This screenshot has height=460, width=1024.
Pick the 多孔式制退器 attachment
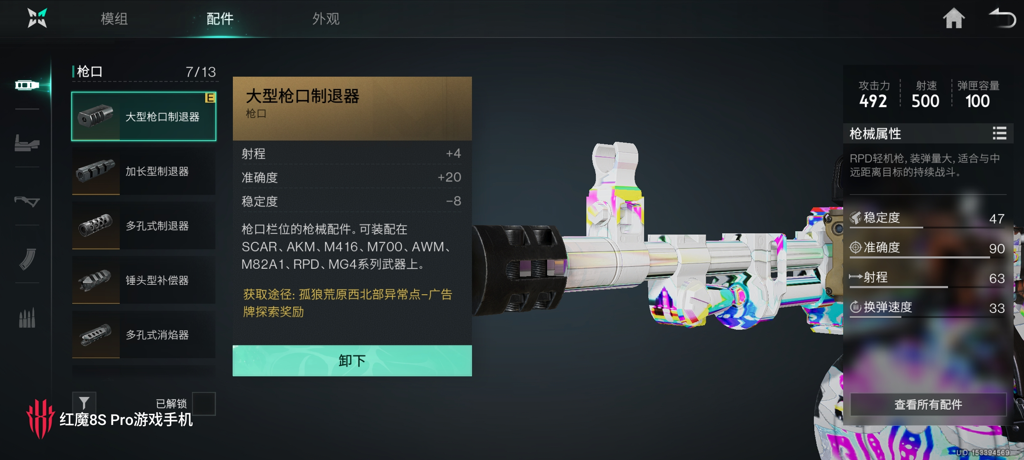[143, 226]
